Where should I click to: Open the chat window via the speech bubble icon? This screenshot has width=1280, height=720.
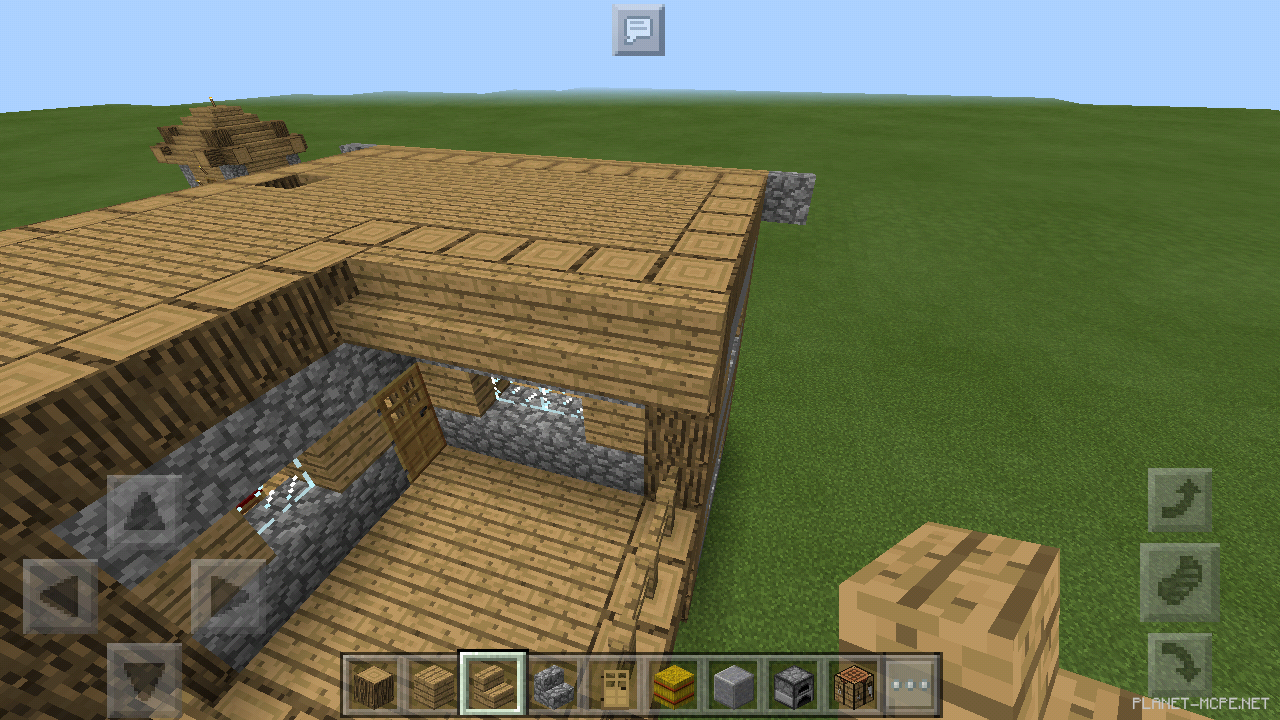[639, 31]
